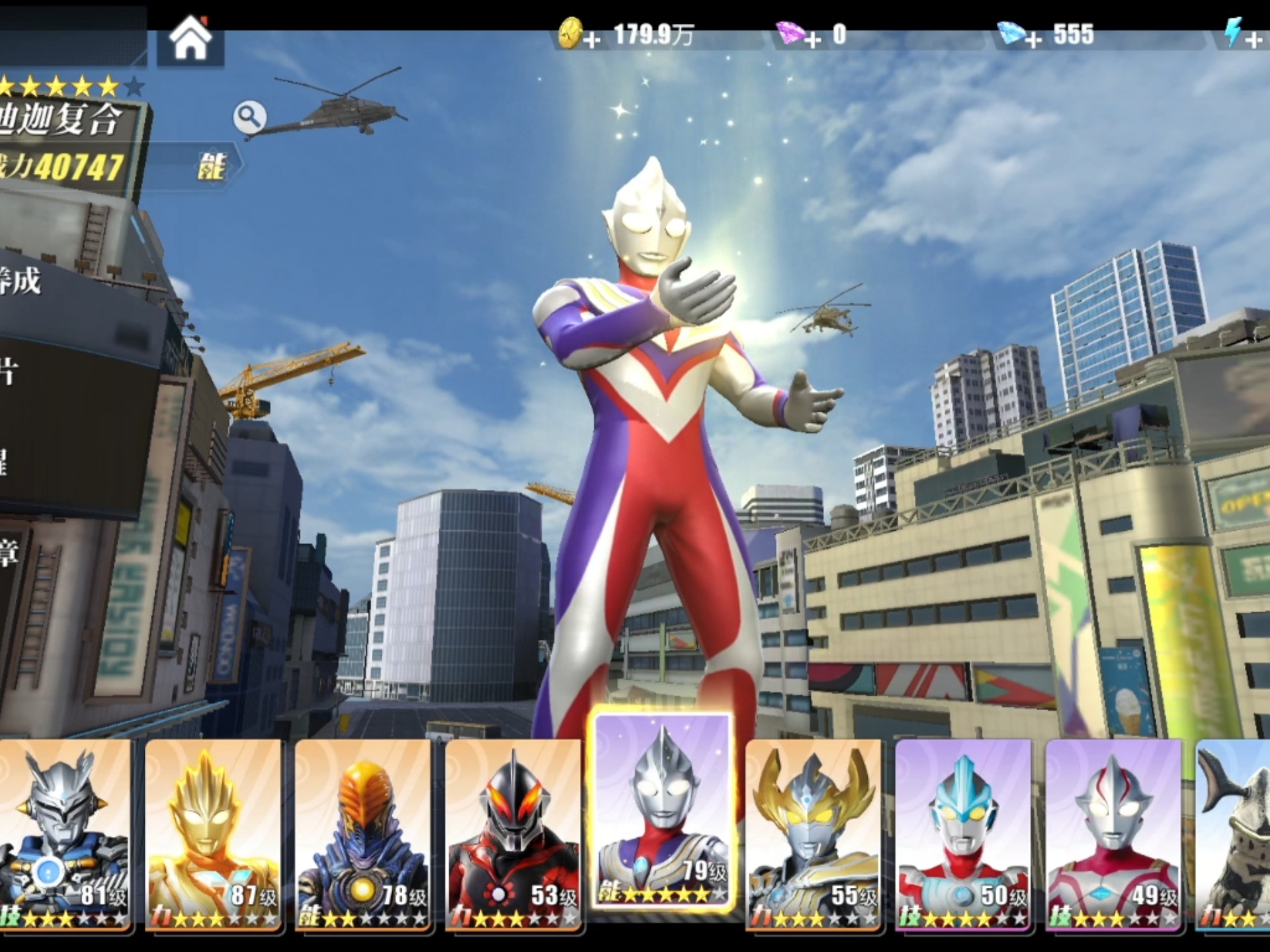The height and width of the screenshot is (952, 1270).
Task: Choose the golden level 87 hero card
Action: pos(213,834)
